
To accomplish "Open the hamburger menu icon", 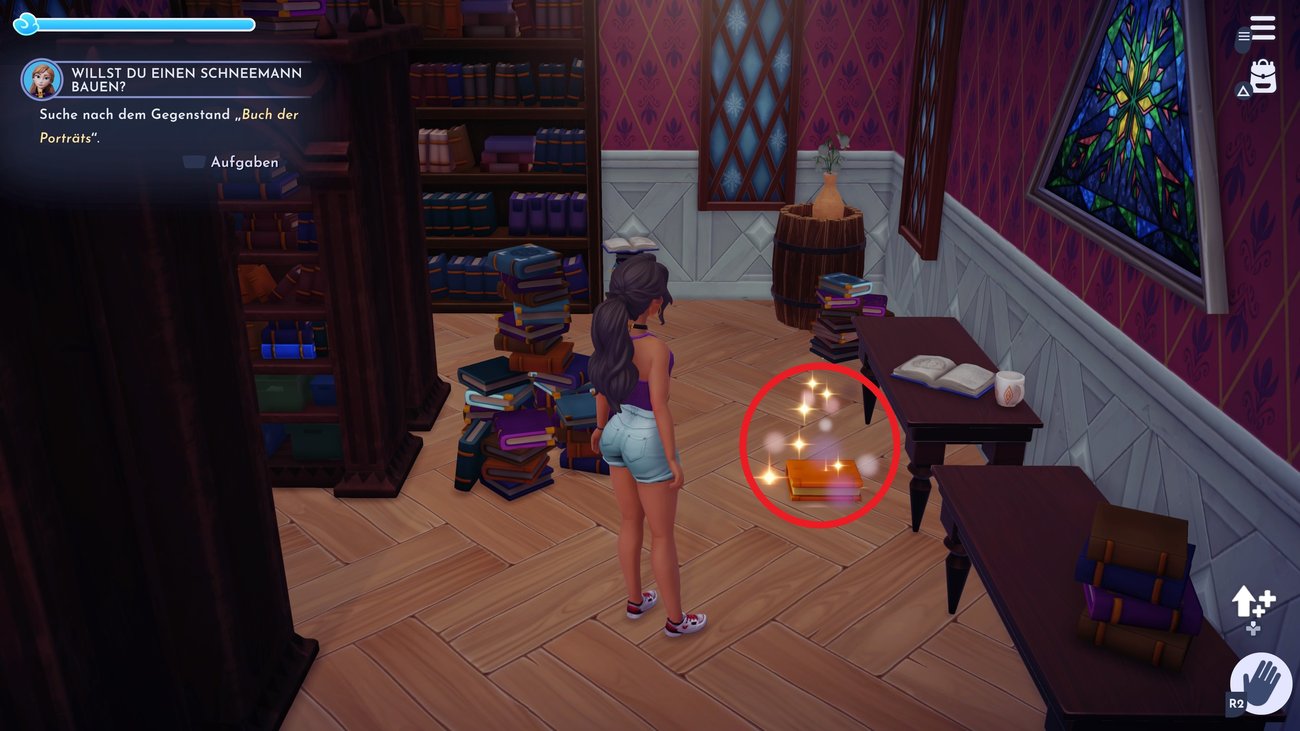I will click(1262, 28).
